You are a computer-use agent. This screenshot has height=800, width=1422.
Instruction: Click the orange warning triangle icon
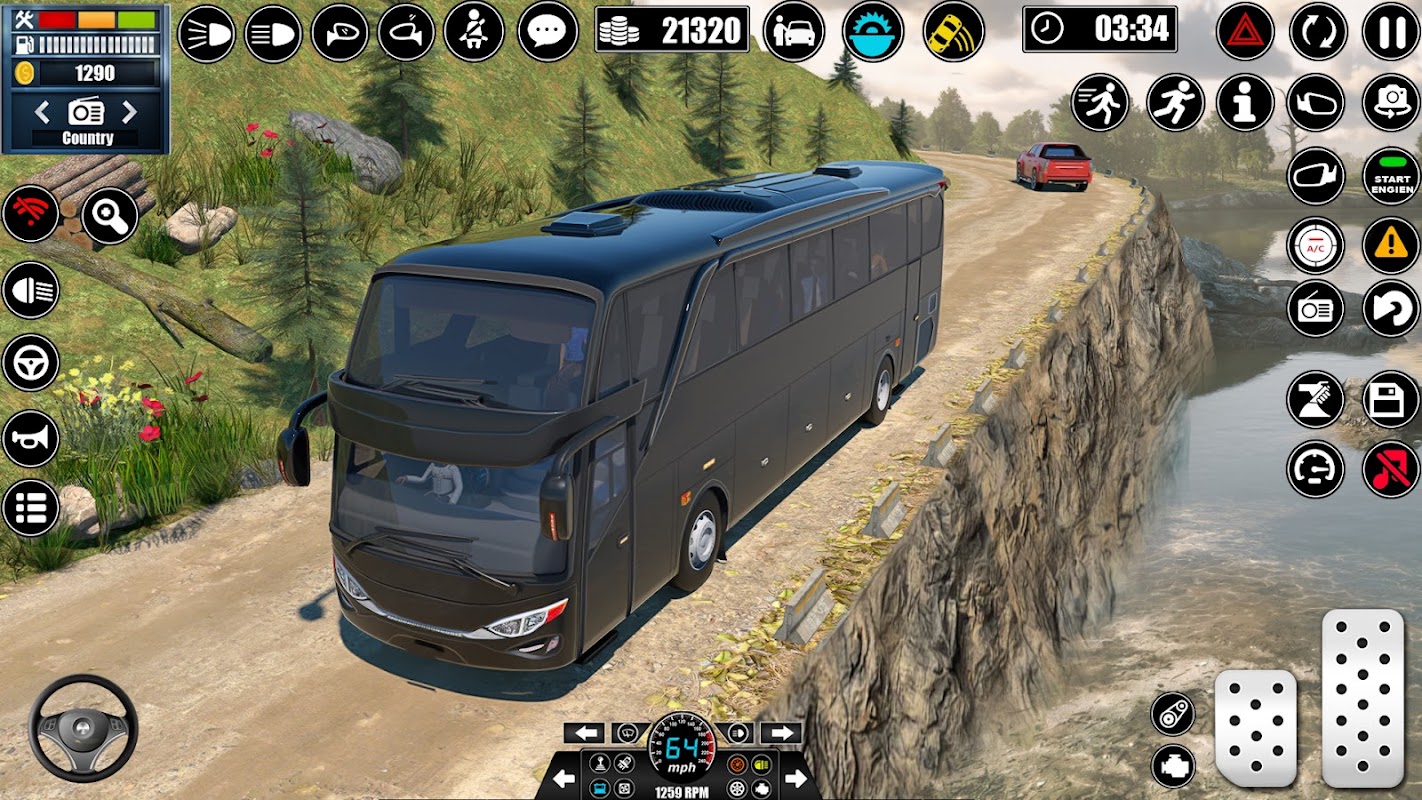click(1391, 246)
